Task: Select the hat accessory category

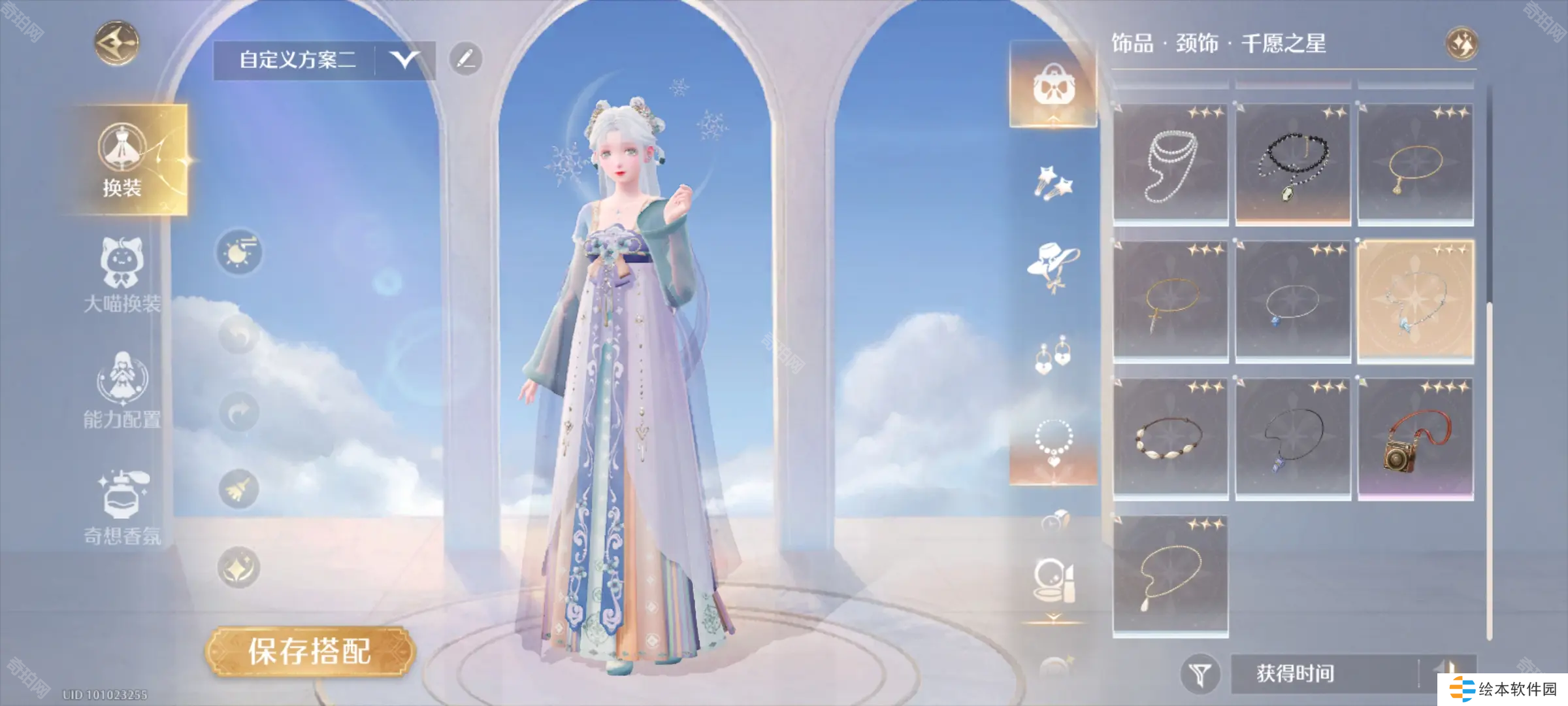Action: [x=1053, y=267]
